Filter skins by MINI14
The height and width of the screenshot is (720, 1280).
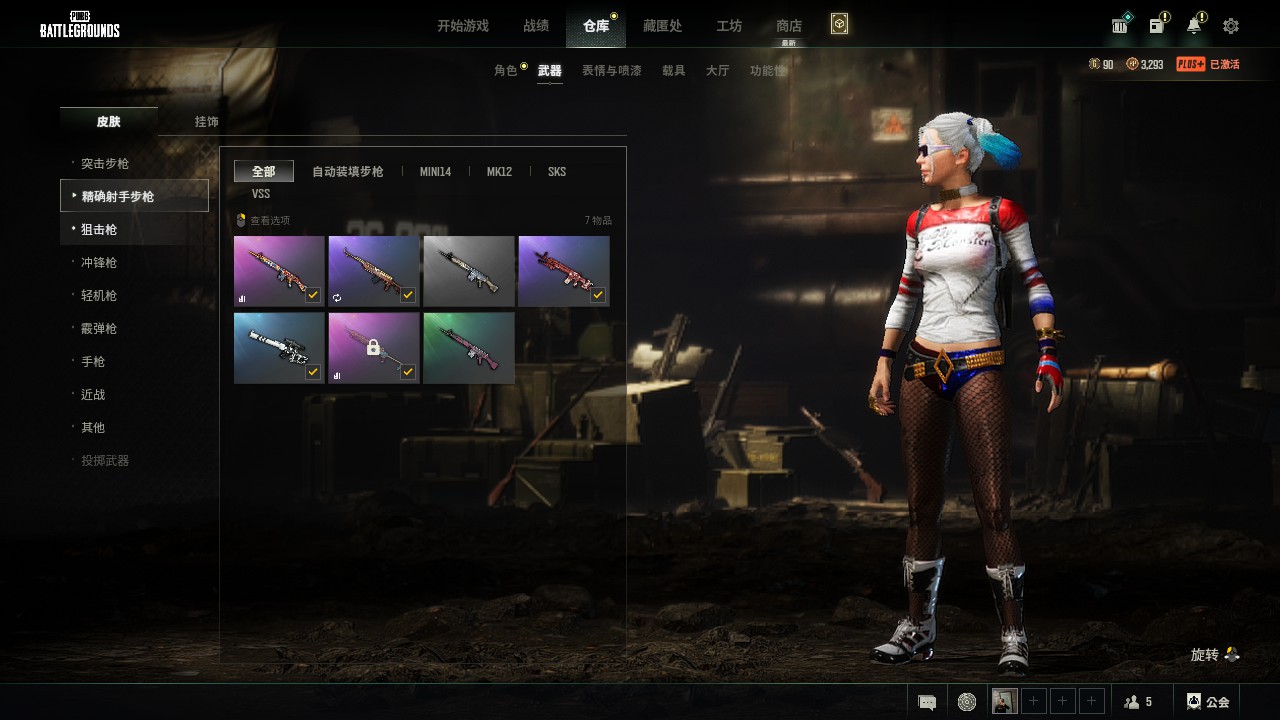(435, 172)
